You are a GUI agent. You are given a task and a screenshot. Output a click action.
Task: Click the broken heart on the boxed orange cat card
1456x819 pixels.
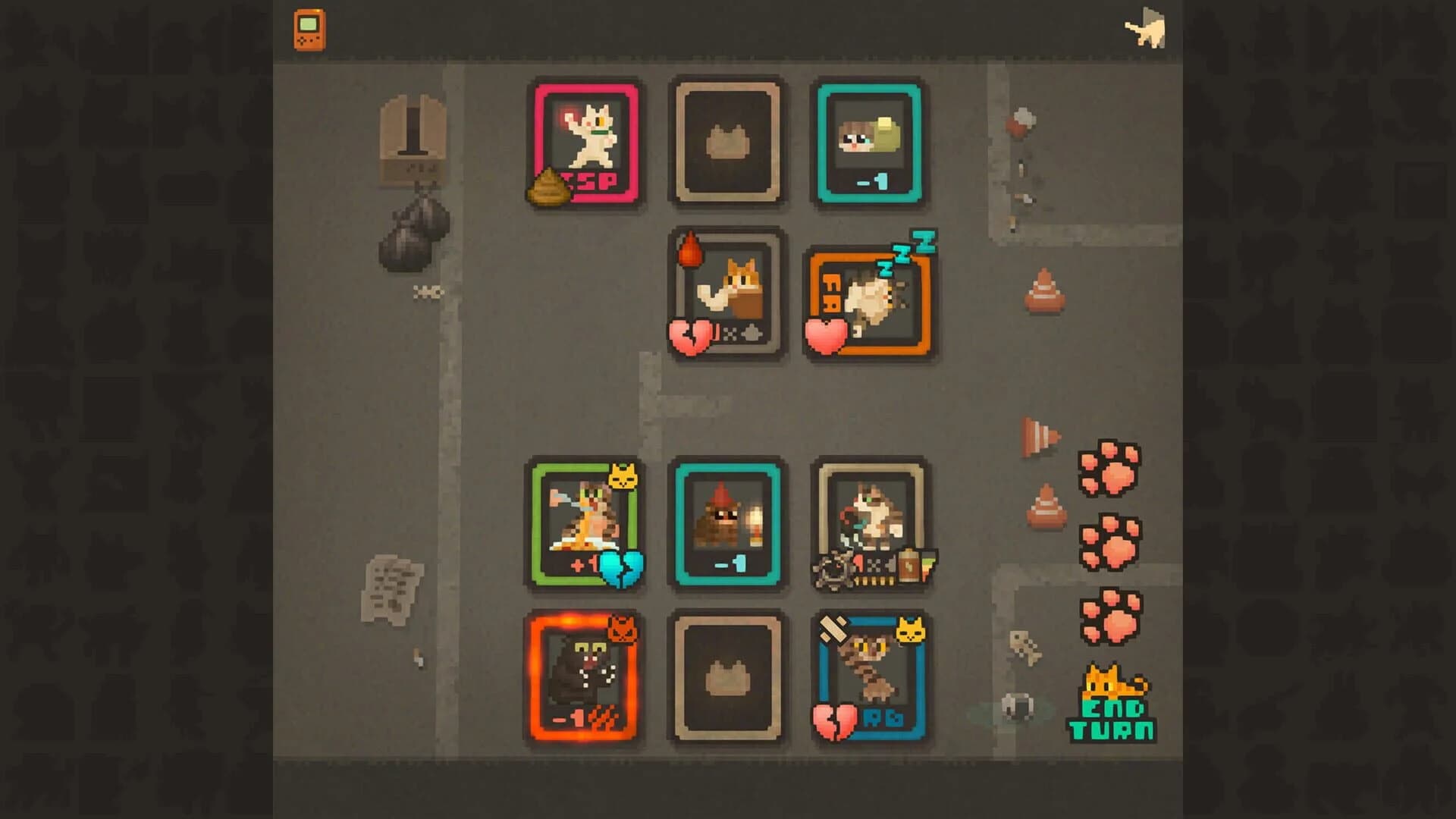coord(690,336)
